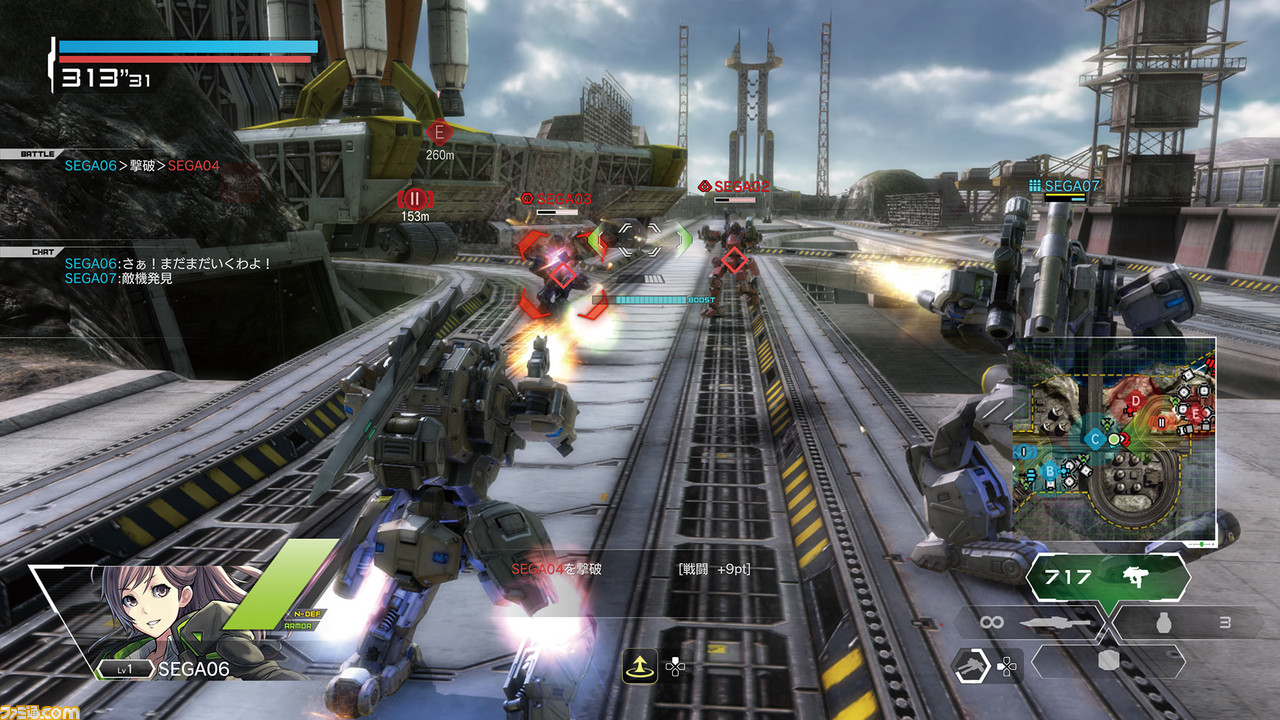Switch to the infinite-use sword weapon
Image resolution: width=1280 pixels, height=720 pixels.
[1028, 623]
